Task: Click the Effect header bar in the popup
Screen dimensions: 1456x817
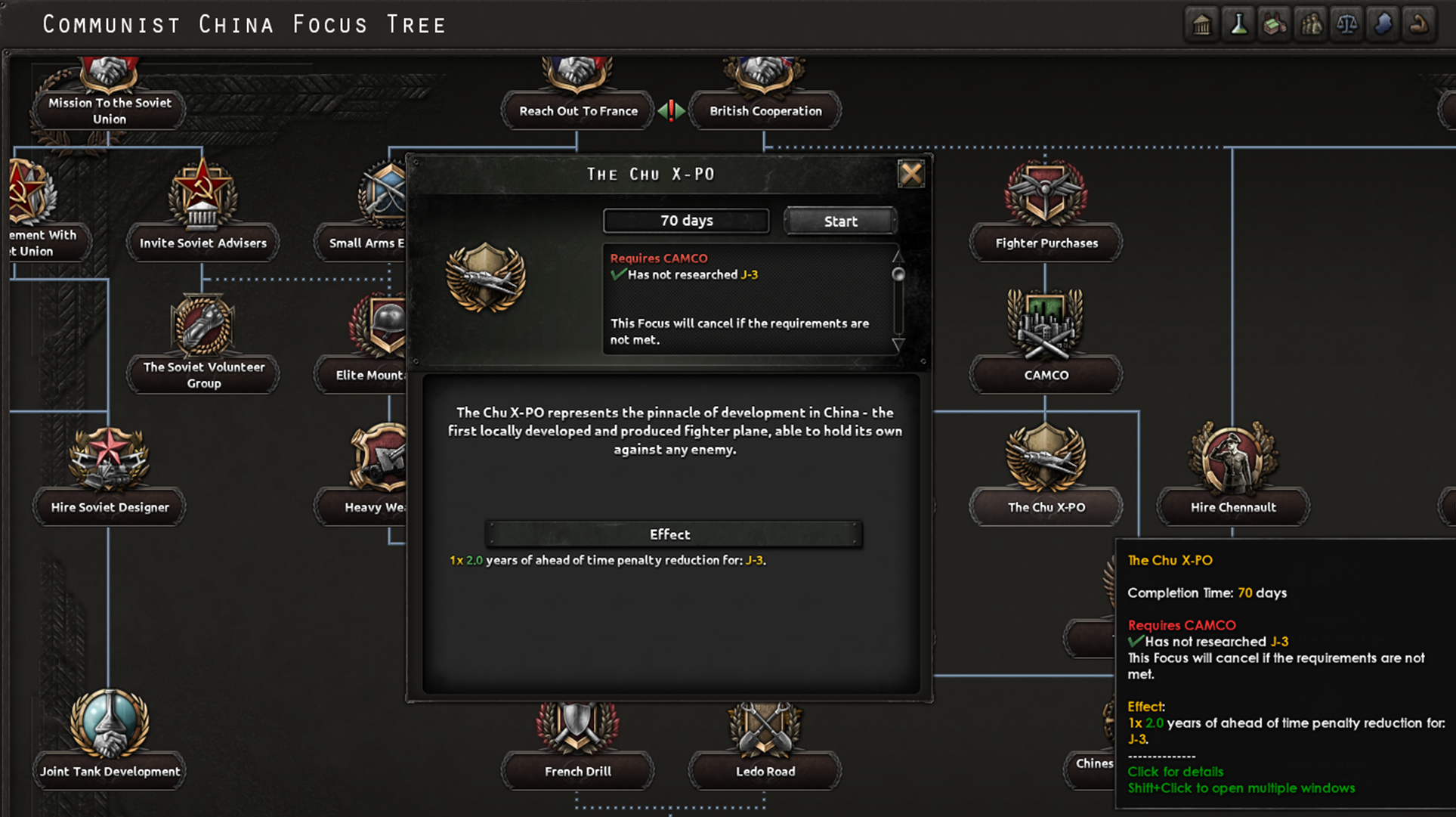Action: point(669,534)
